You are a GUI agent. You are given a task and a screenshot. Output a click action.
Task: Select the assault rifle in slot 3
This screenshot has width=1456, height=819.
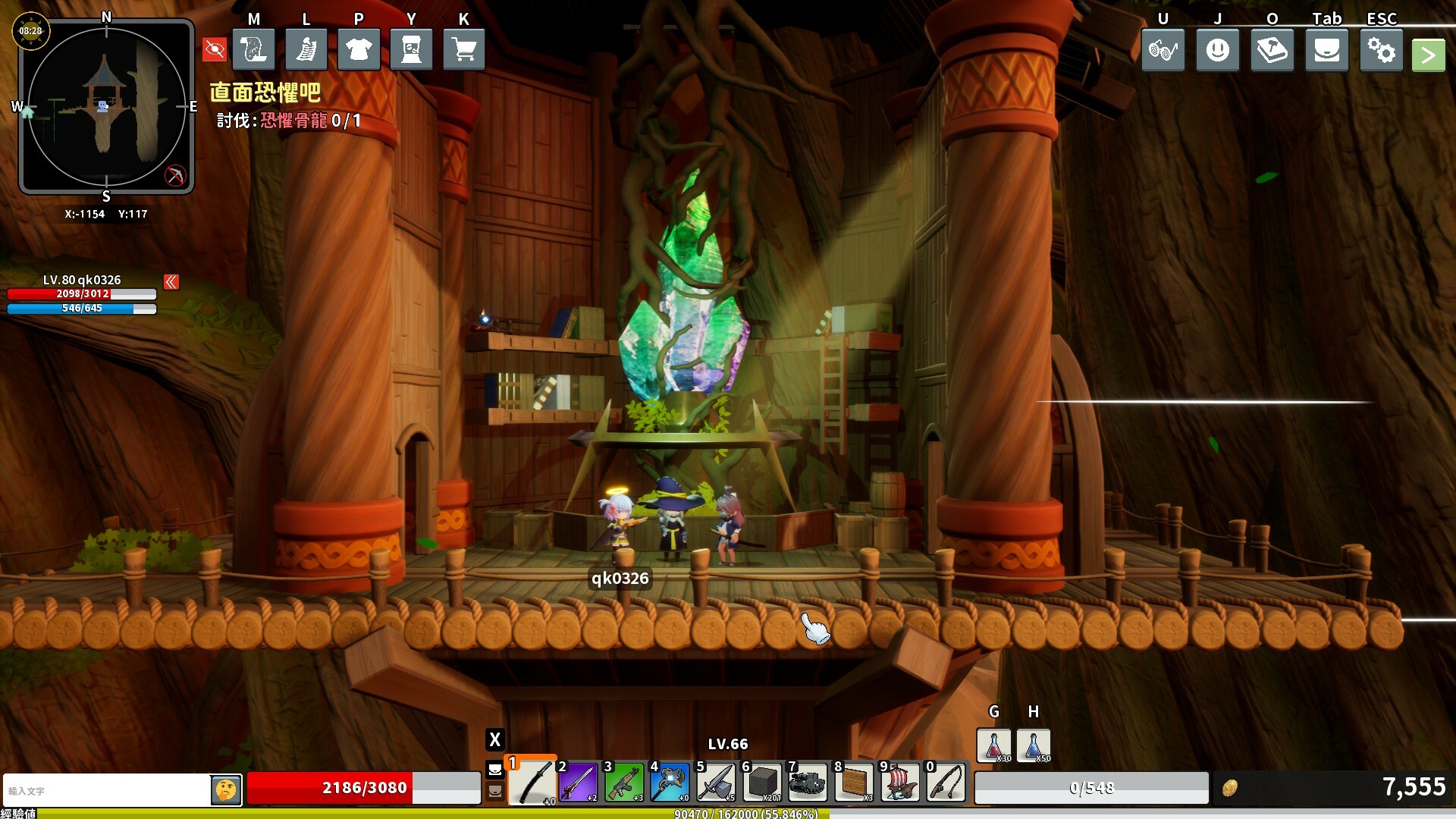click(x=624, y=782)
